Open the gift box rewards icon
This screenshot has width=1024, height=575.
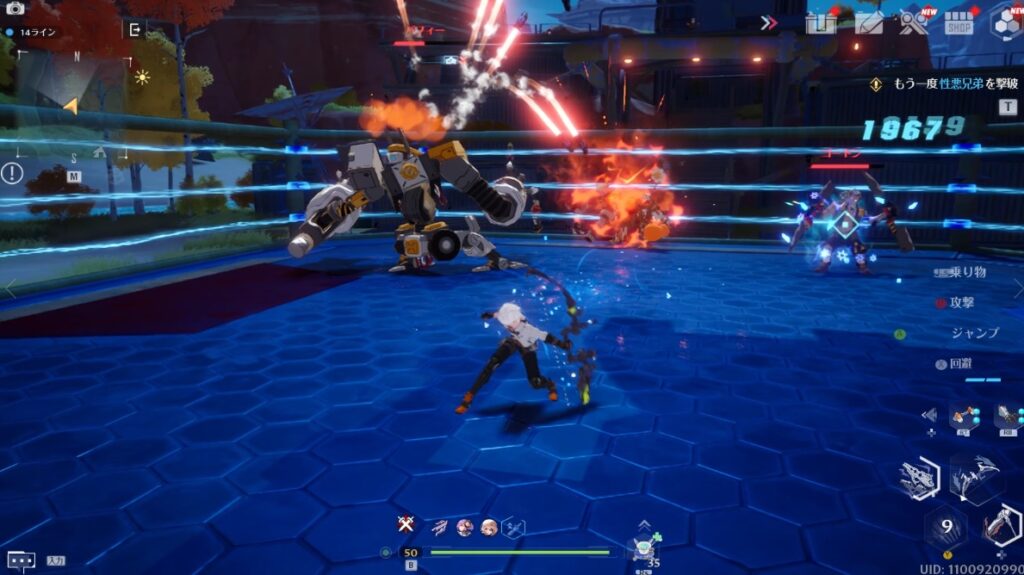tap(821, 23)
